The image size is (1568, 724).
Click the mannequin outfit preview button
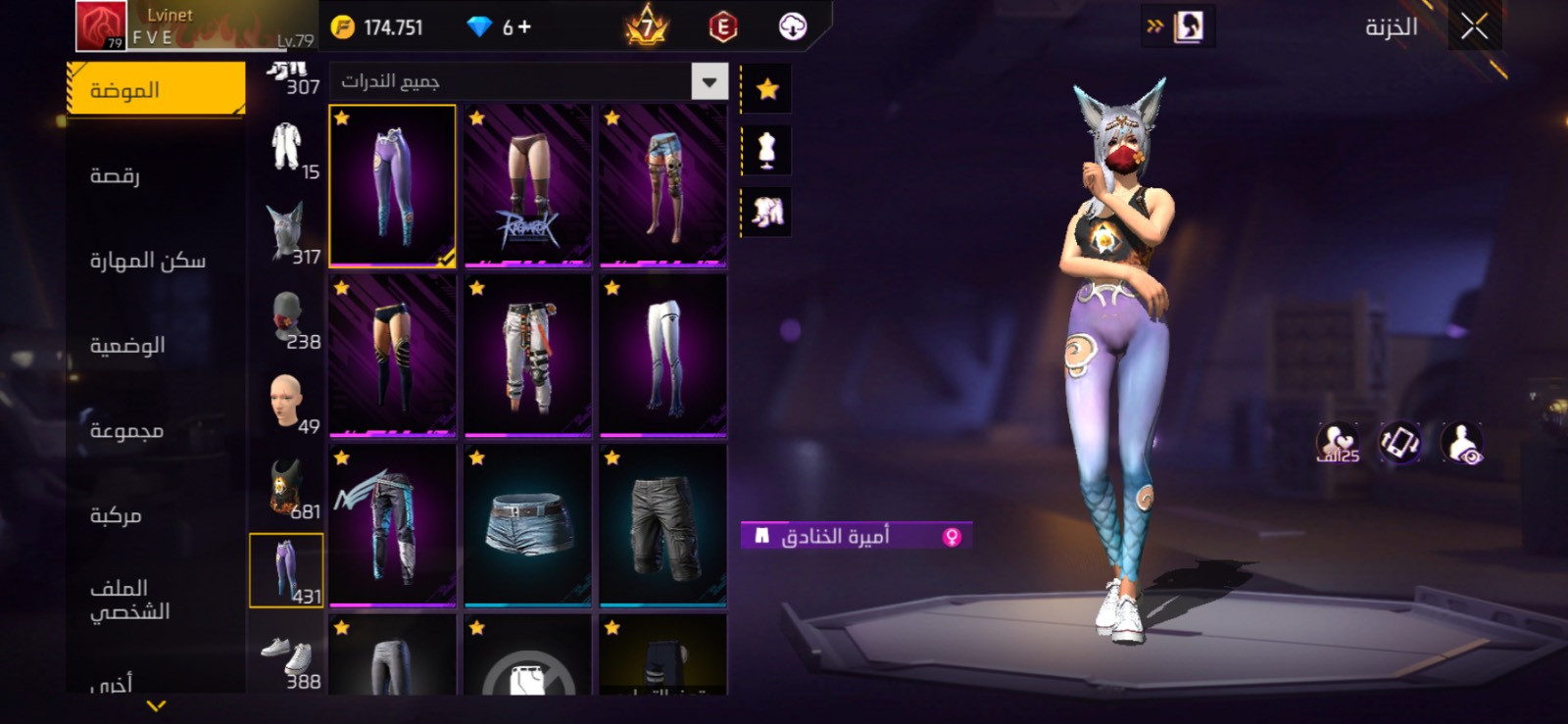click(767, 150)
